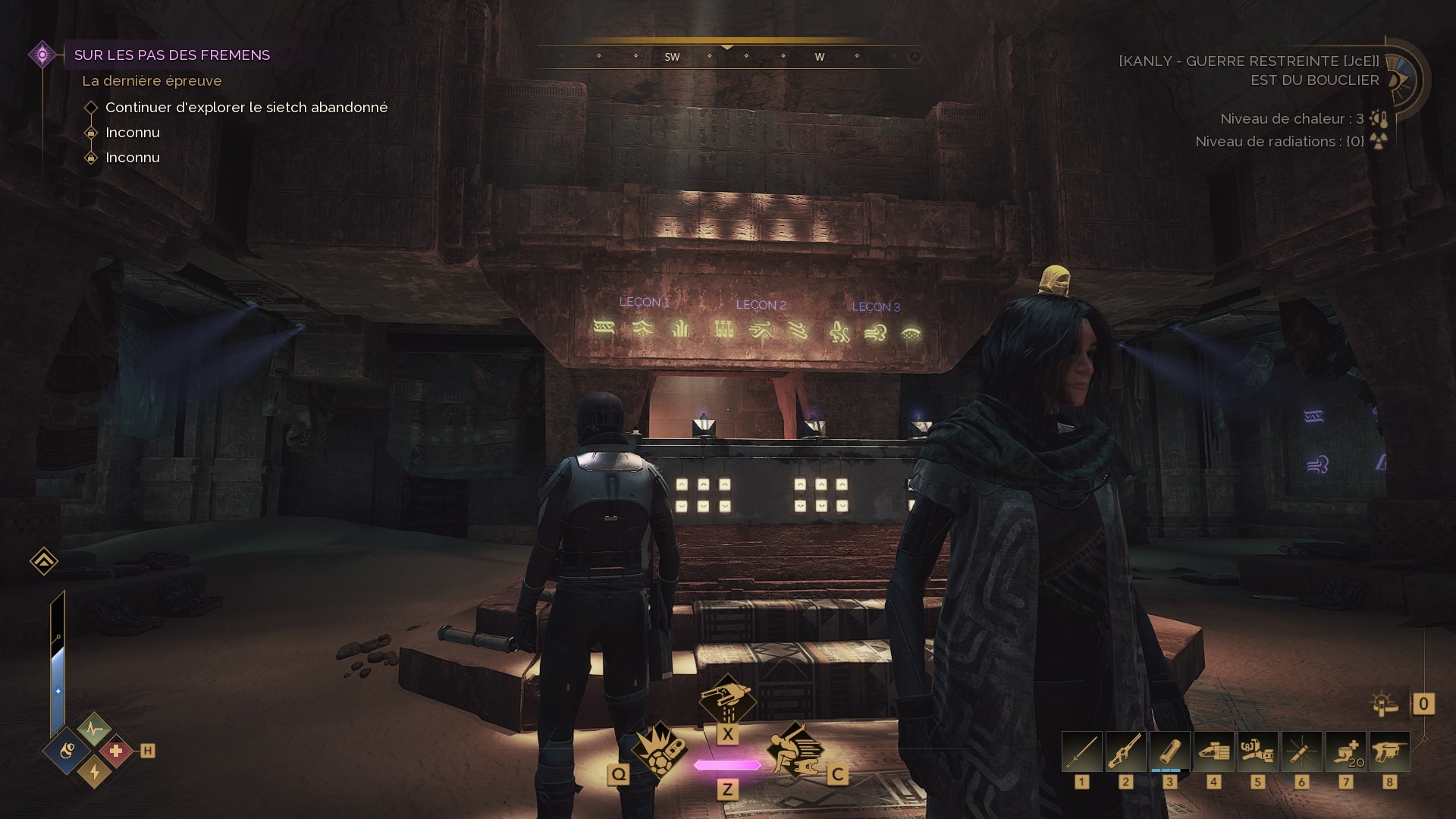Click the yellow lightning bolt status diamond
The image size is (1456, 819).
coord(94,772)
